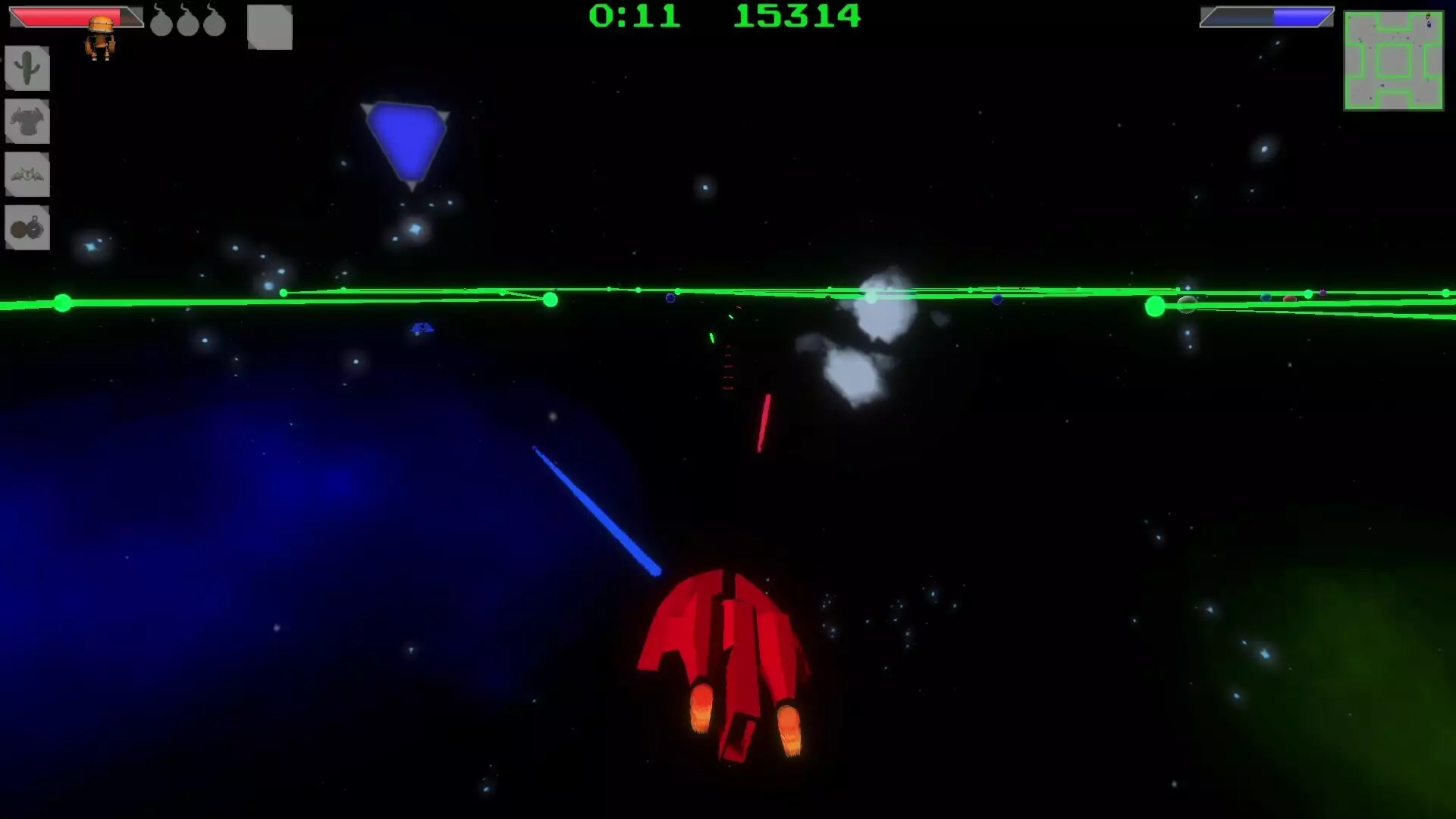Click the player blue dot on the minimap
The height and width of the screenshot is (819, 1456).
[x=1429, y=24]
